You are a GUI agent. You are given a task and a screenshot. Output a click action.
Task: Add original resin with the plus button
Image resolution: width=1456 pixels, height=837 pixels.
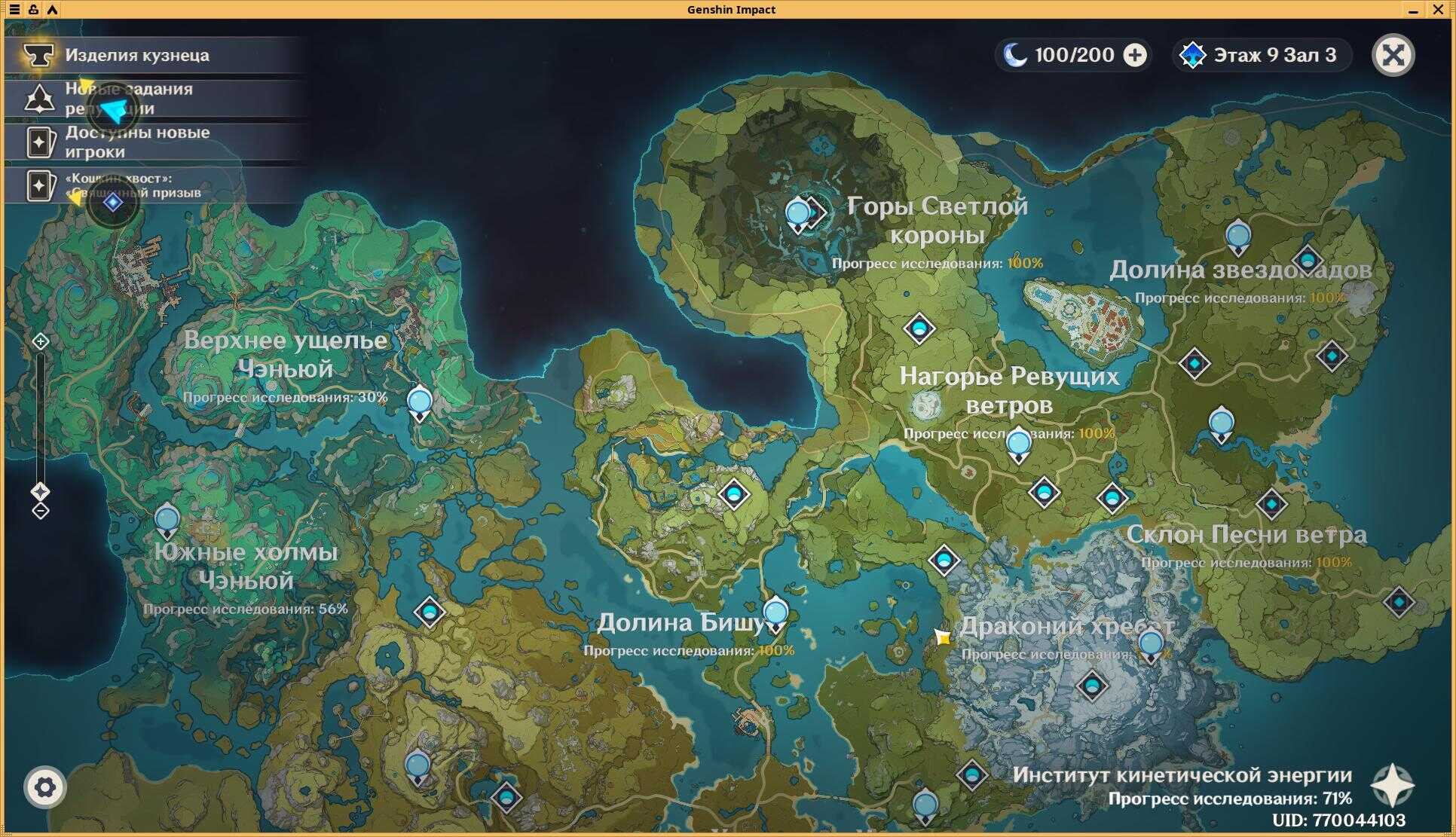pyautogui.click(x=1135, y=55)
